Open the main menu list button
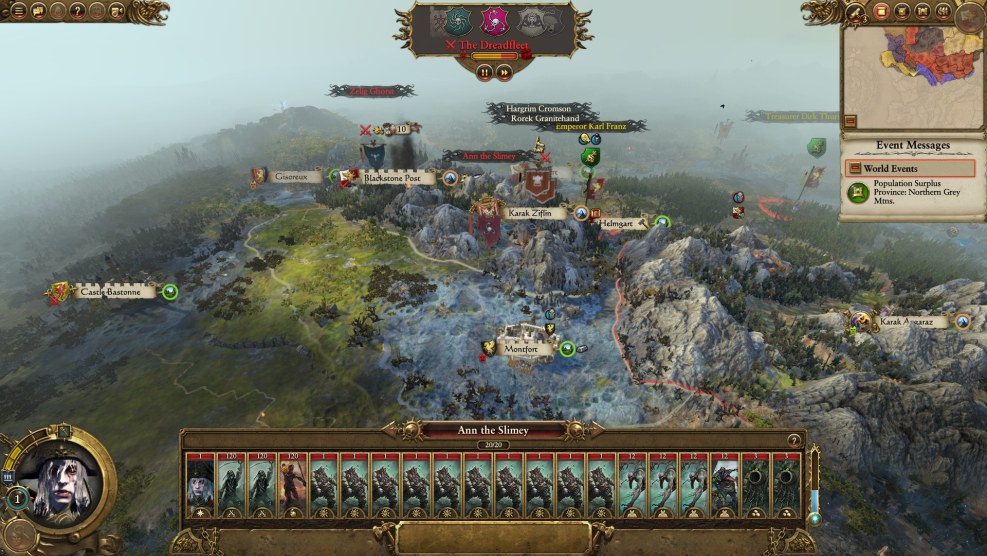 [x=17, y=11]
